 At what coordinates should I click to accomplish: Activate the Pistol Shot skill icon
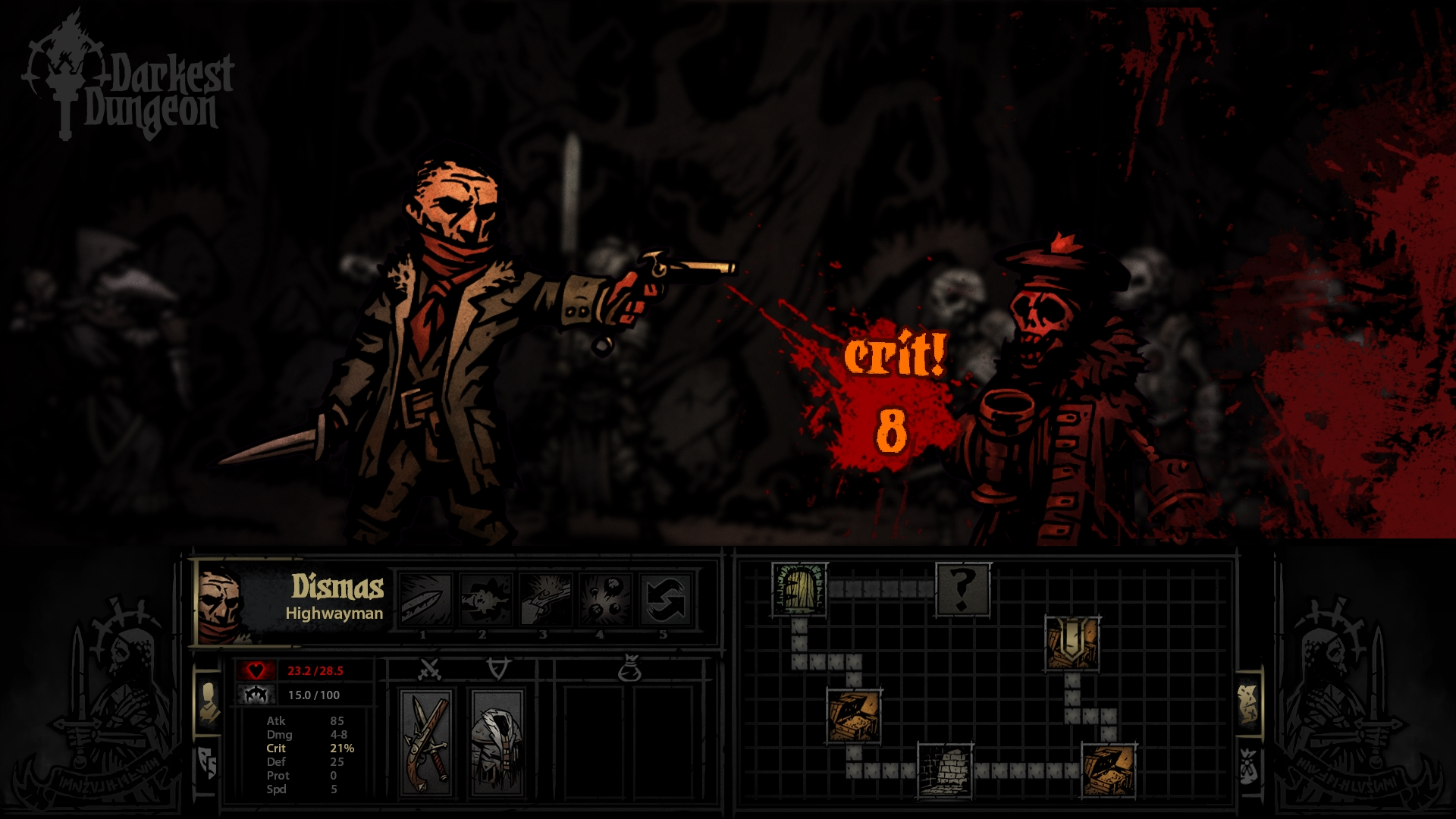click(485, 599)
